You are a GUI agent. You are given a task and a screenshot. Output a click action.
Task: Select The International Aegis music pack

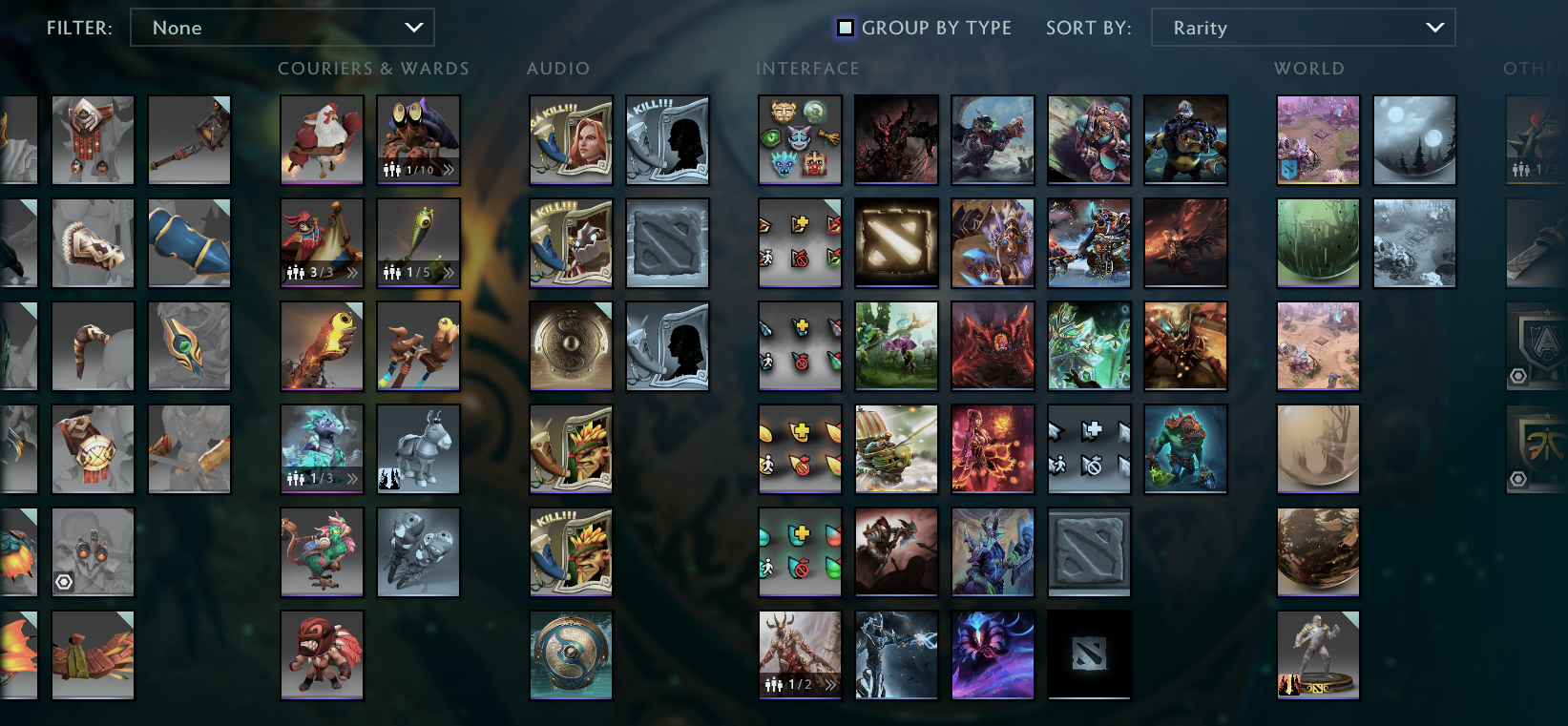[571, 654]
